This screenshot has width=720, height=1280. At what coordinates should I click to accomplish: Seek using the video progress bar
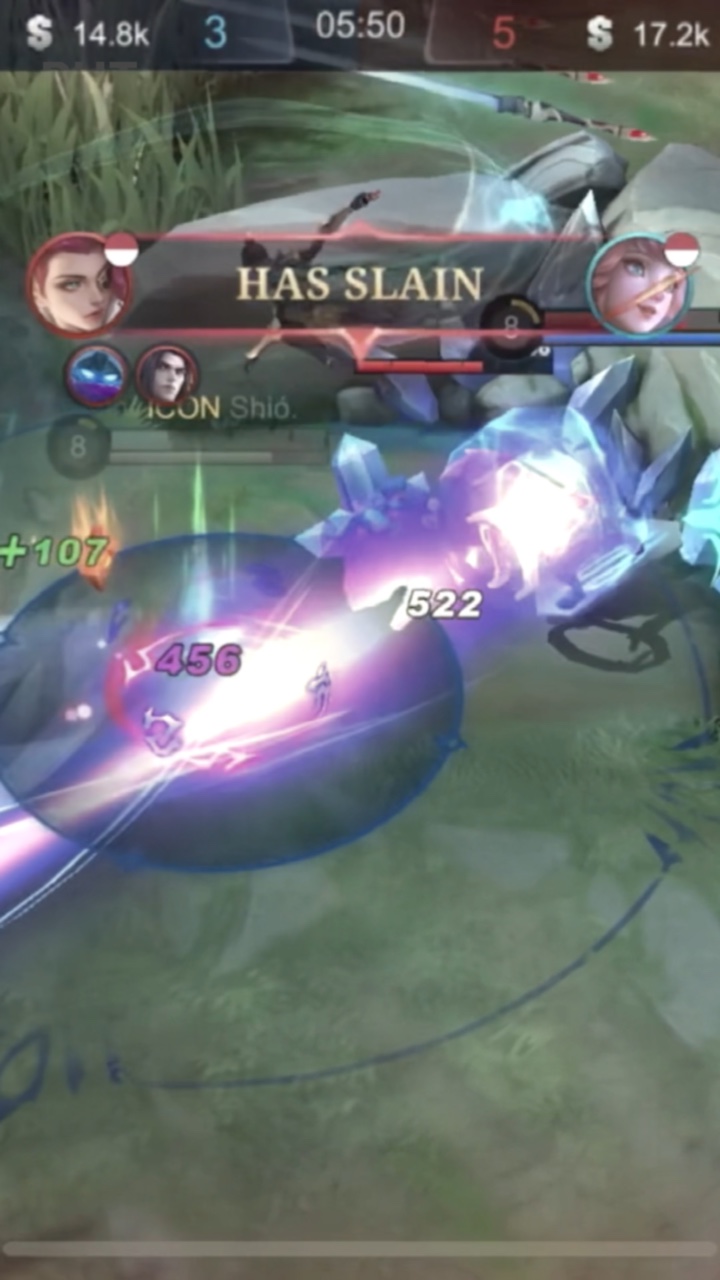pos(360,1249)
